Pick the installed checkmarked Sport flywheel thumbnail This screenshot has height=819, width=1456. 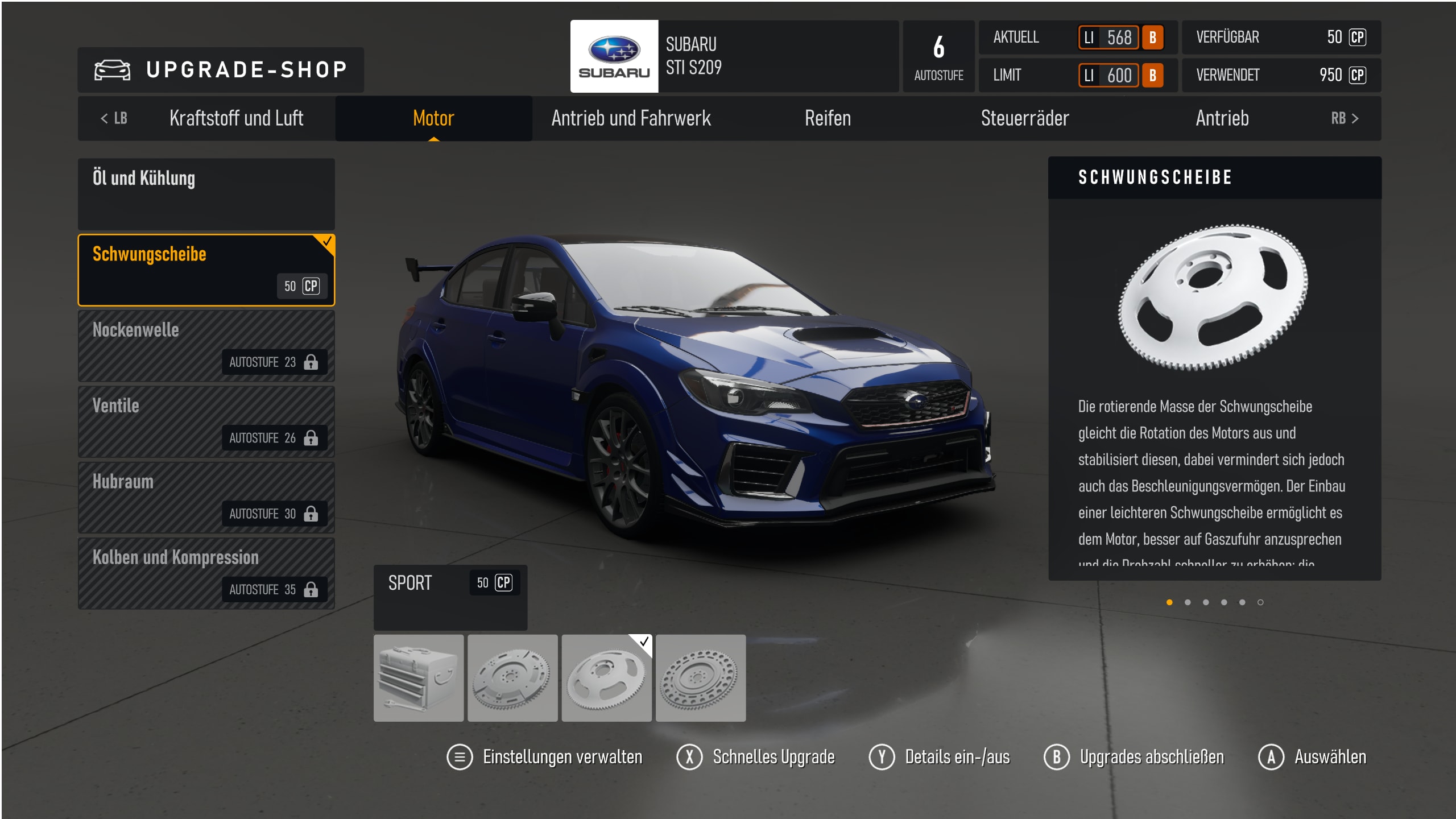pyautogui.click(x=606, y=678)
